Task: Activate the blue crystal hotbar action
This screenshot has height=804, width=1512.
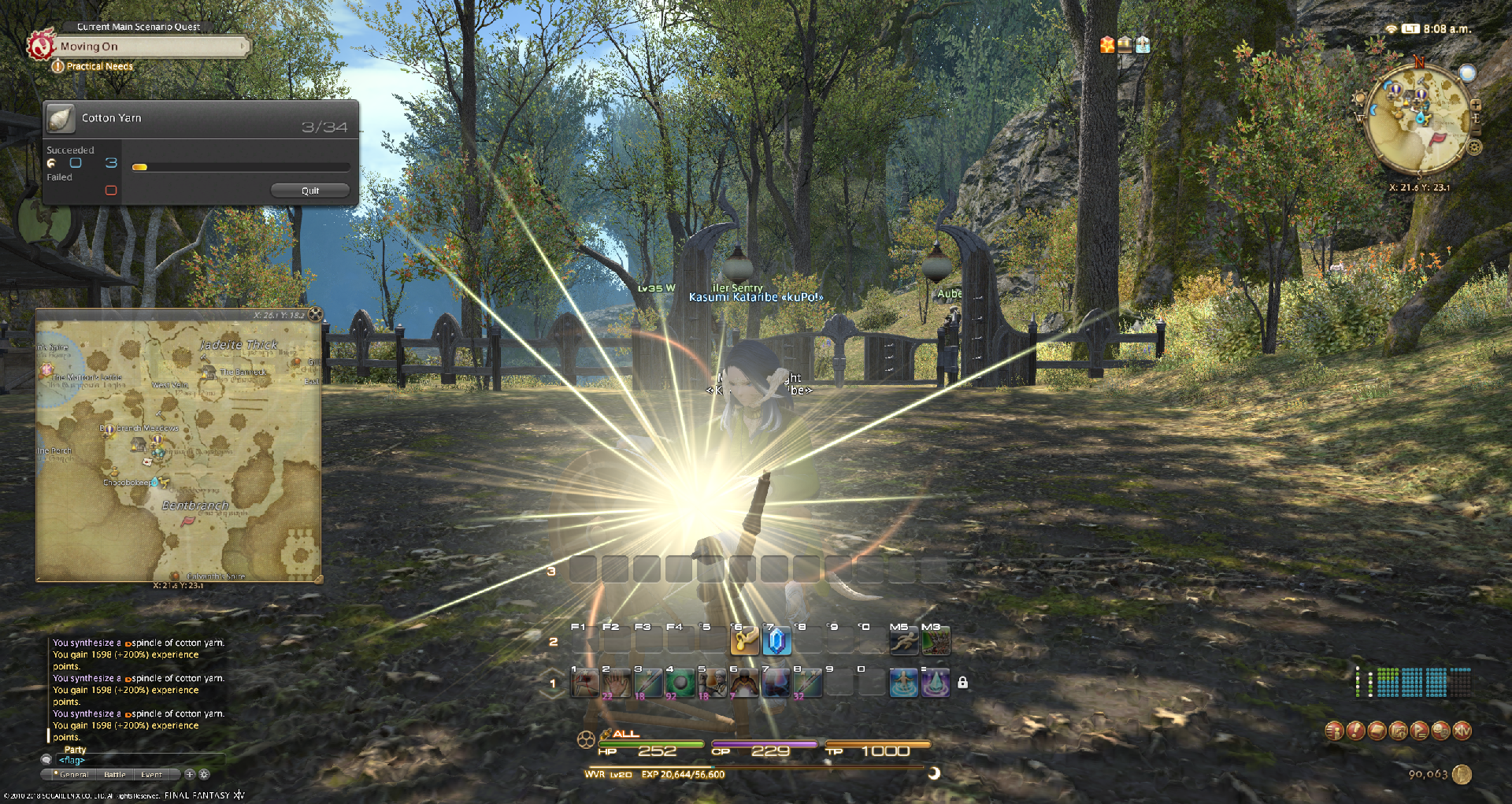Action: [776, 641]
